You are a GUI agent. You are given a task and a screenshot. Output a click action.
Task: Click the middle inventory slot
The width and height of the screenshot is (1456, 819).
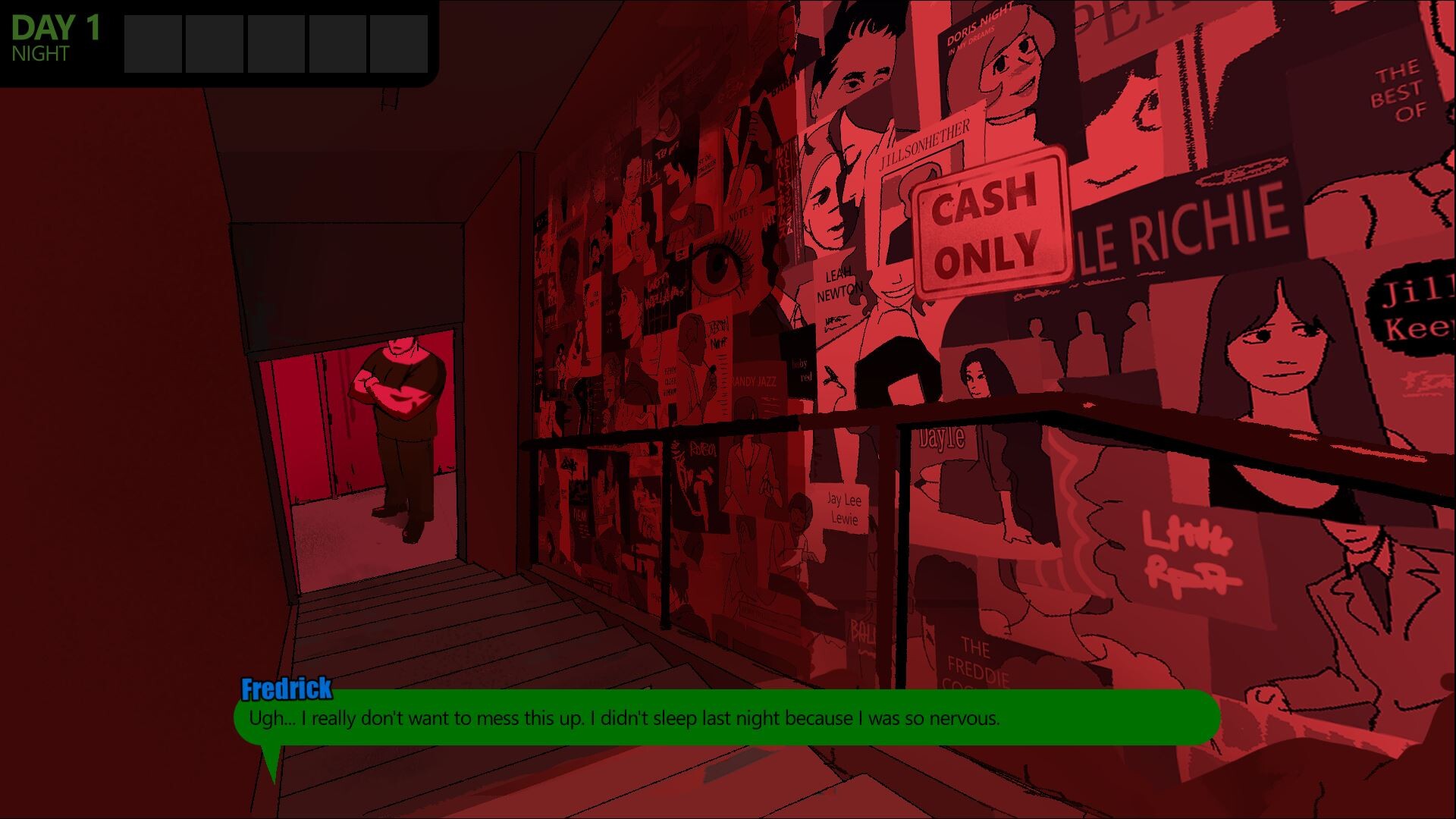click(275, 43)
